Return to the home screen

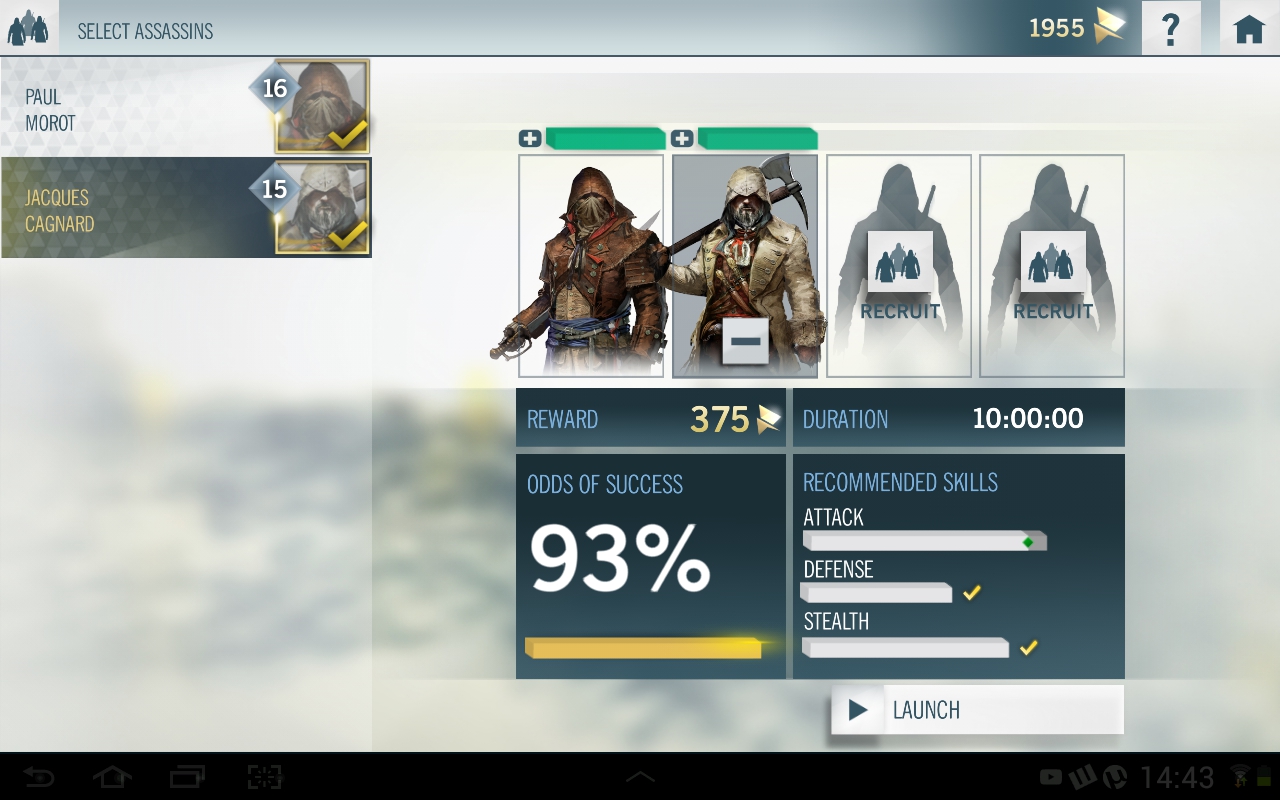[x=1249, y=28]
